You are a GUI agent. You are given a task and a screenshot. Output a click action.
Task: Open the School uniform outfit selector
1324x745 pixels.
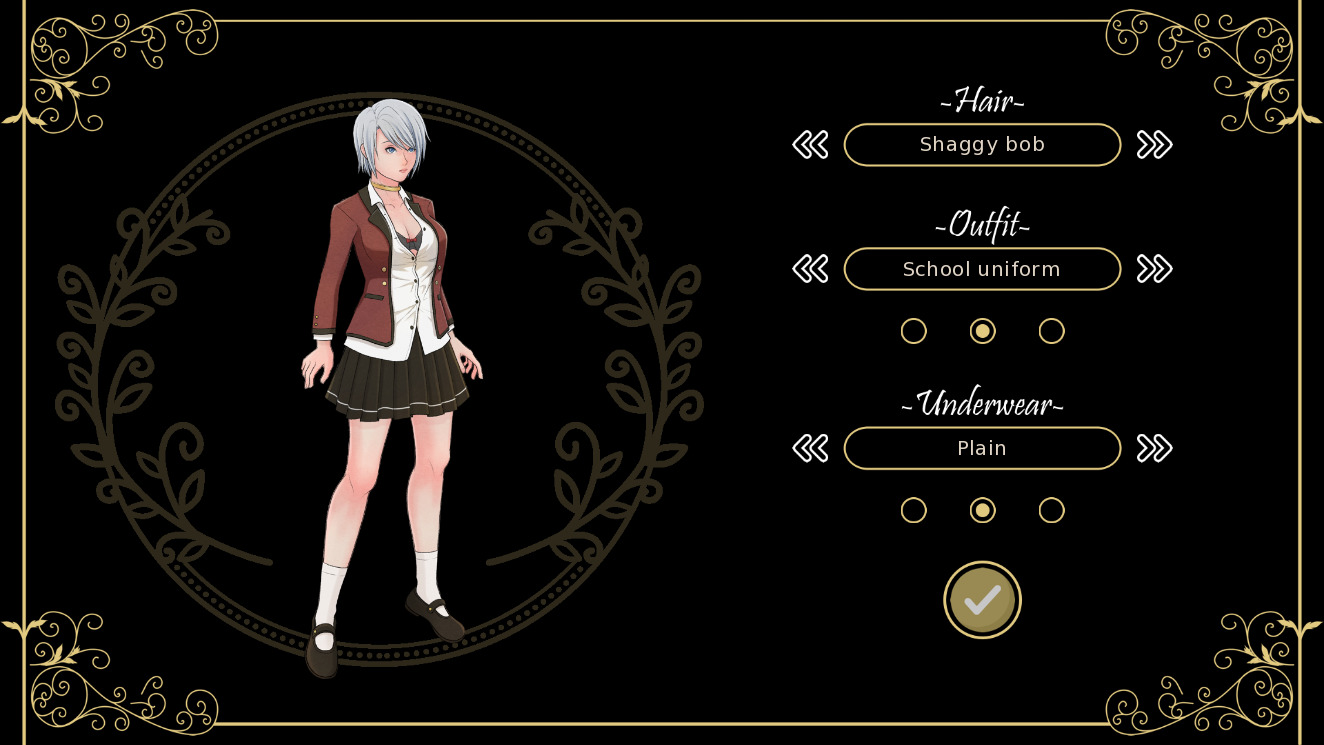(982, 268)
